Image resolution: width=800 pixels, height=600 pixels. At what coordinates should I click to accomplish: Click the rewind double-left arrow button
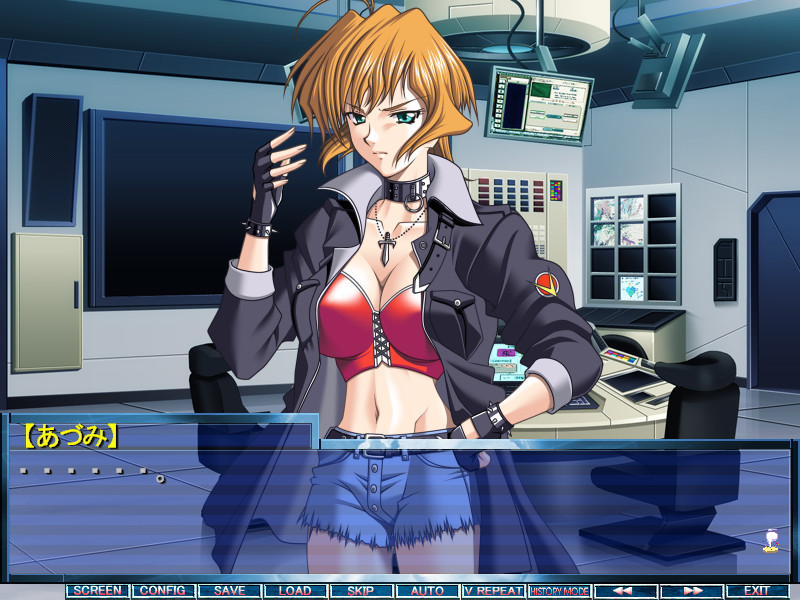(625, 591)
